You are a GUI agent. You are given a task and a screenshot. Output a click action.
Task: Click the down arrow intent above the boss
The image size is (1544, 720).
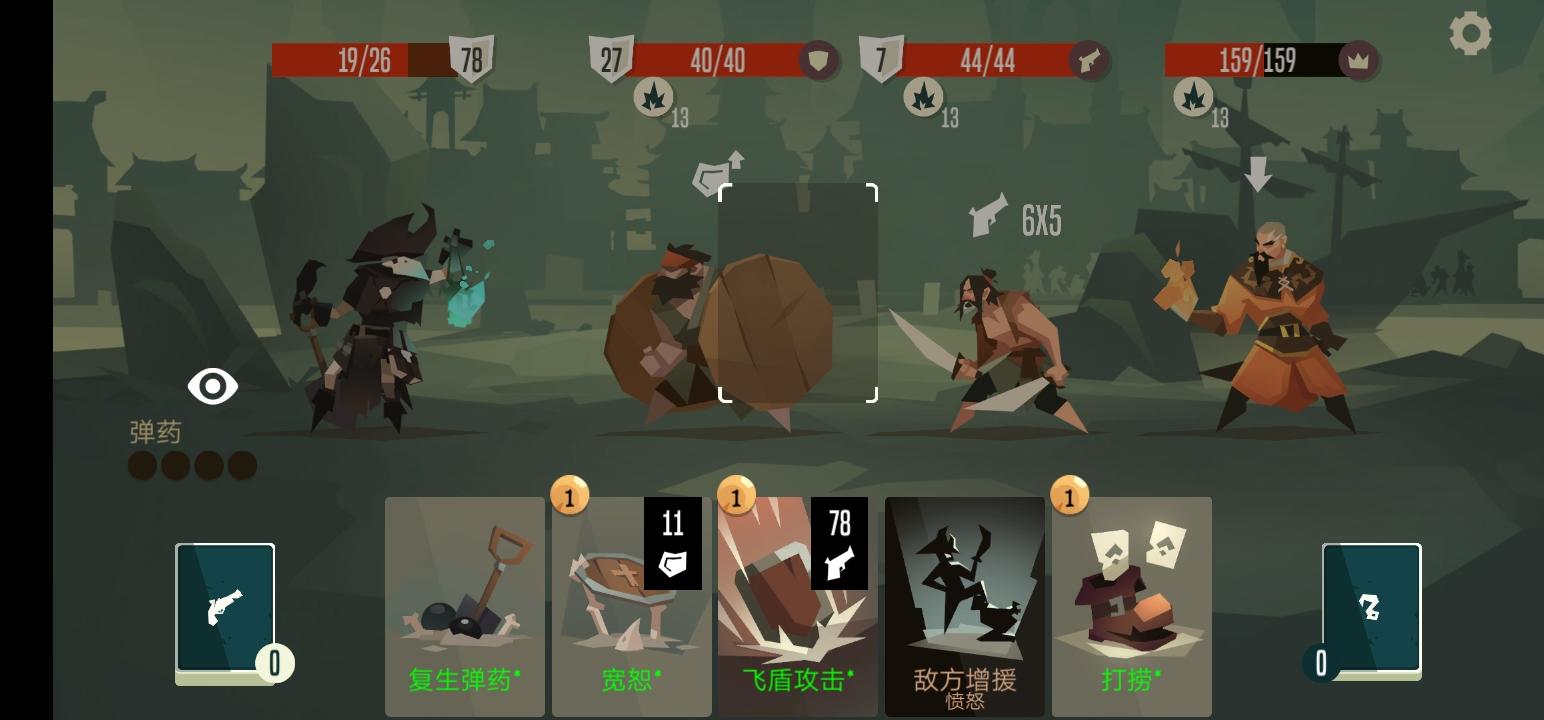pos(1257,172)
